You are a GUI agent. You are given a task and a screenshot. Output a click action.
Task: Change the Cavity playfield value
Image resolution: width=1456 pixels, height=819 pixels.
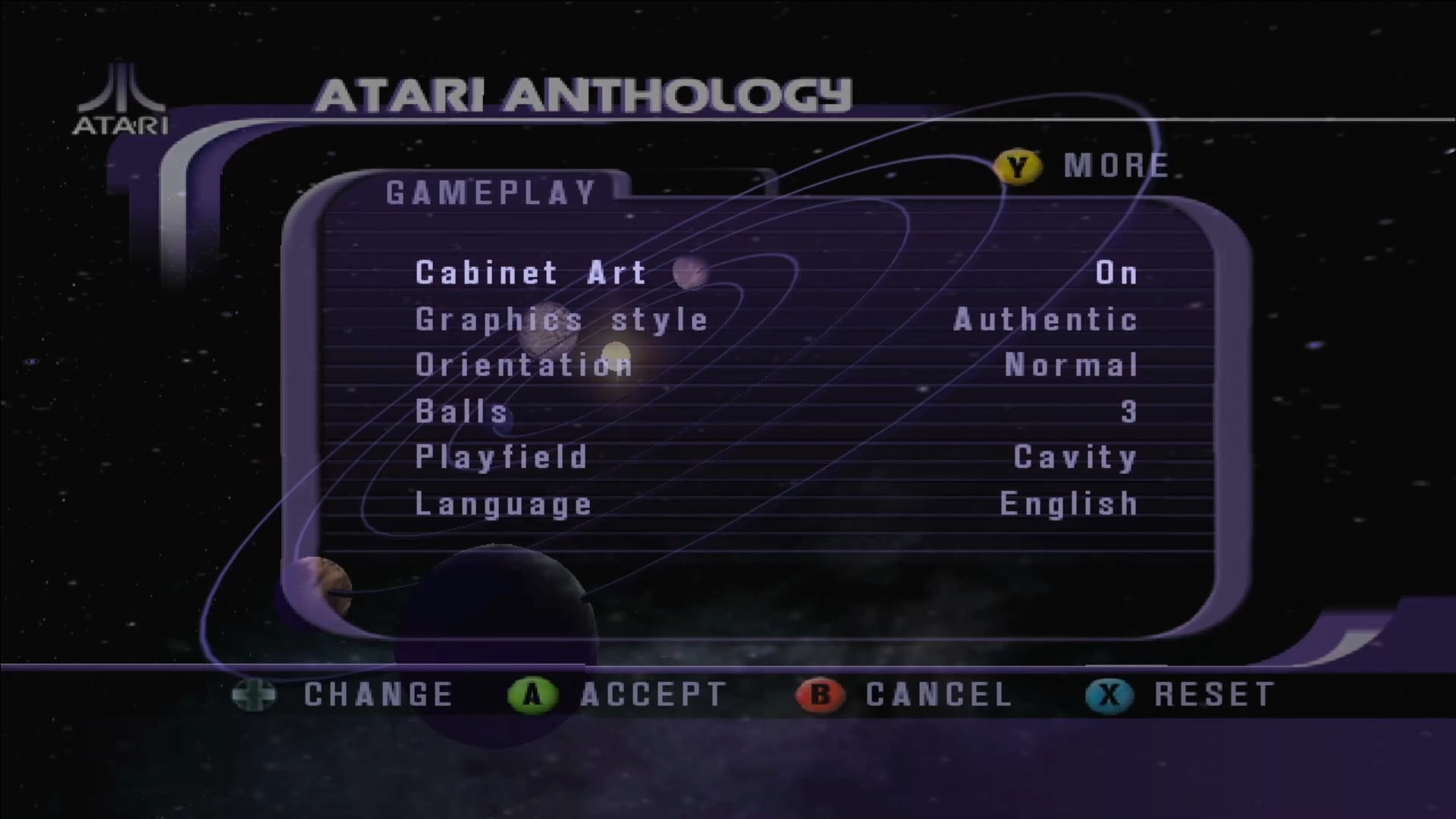(1075, 457)
